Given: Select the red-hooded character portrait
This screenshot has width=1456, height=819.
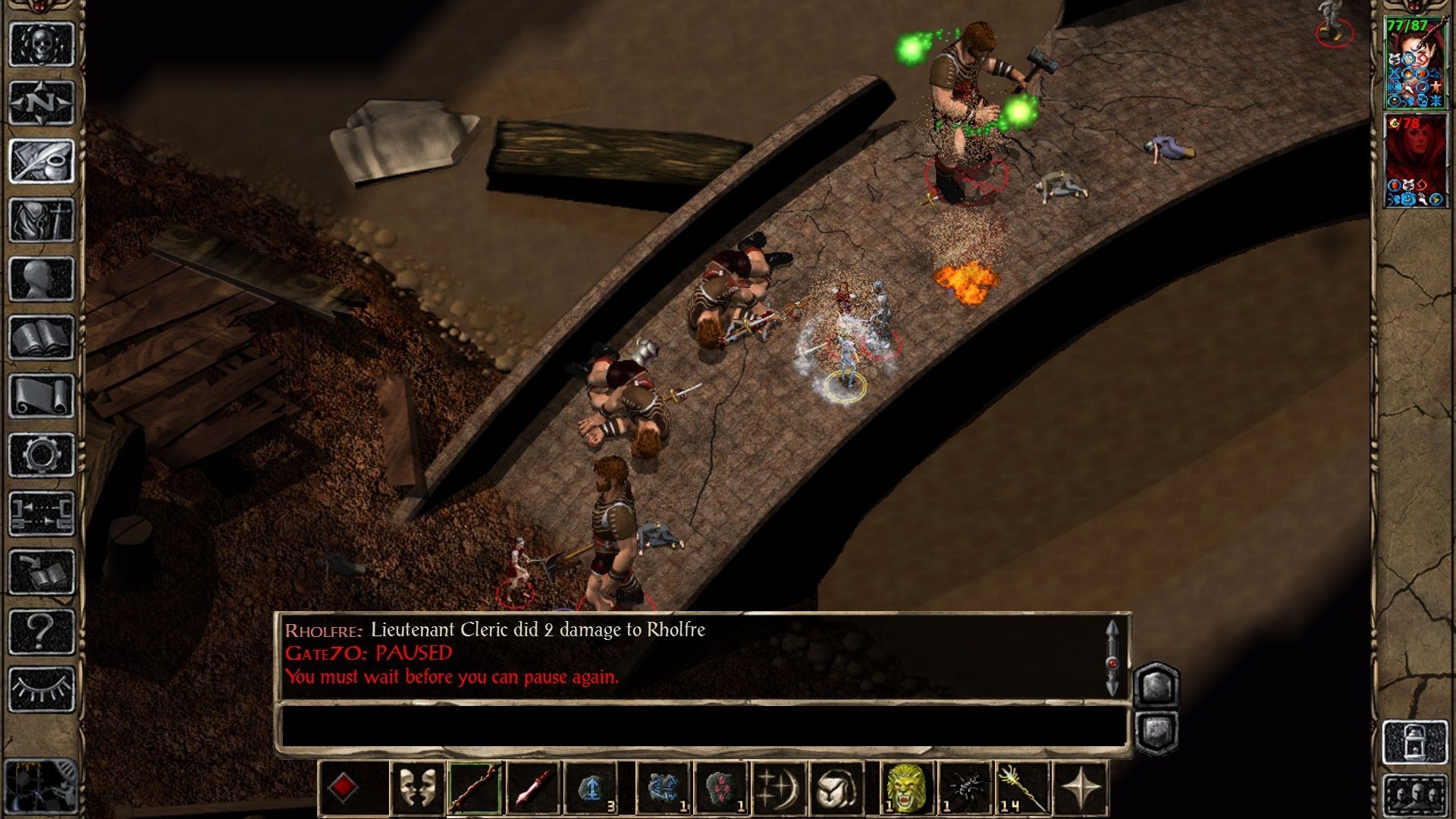Looking at the screenshot, I should [x=1415, y=161].
